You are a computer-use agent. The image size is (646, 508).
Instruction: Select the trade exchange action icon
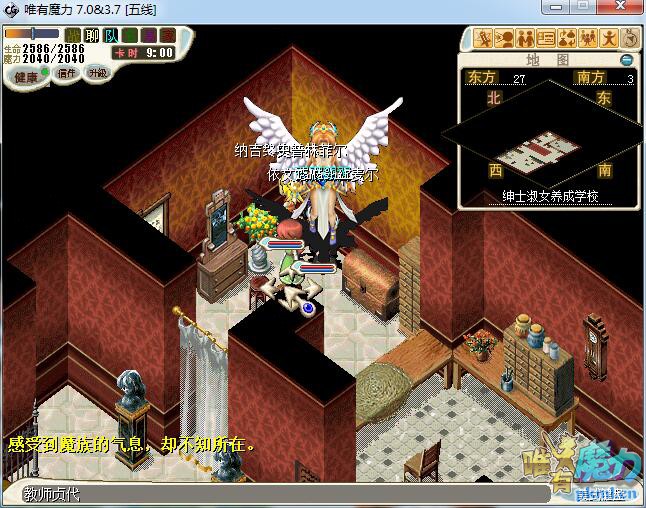566,39
